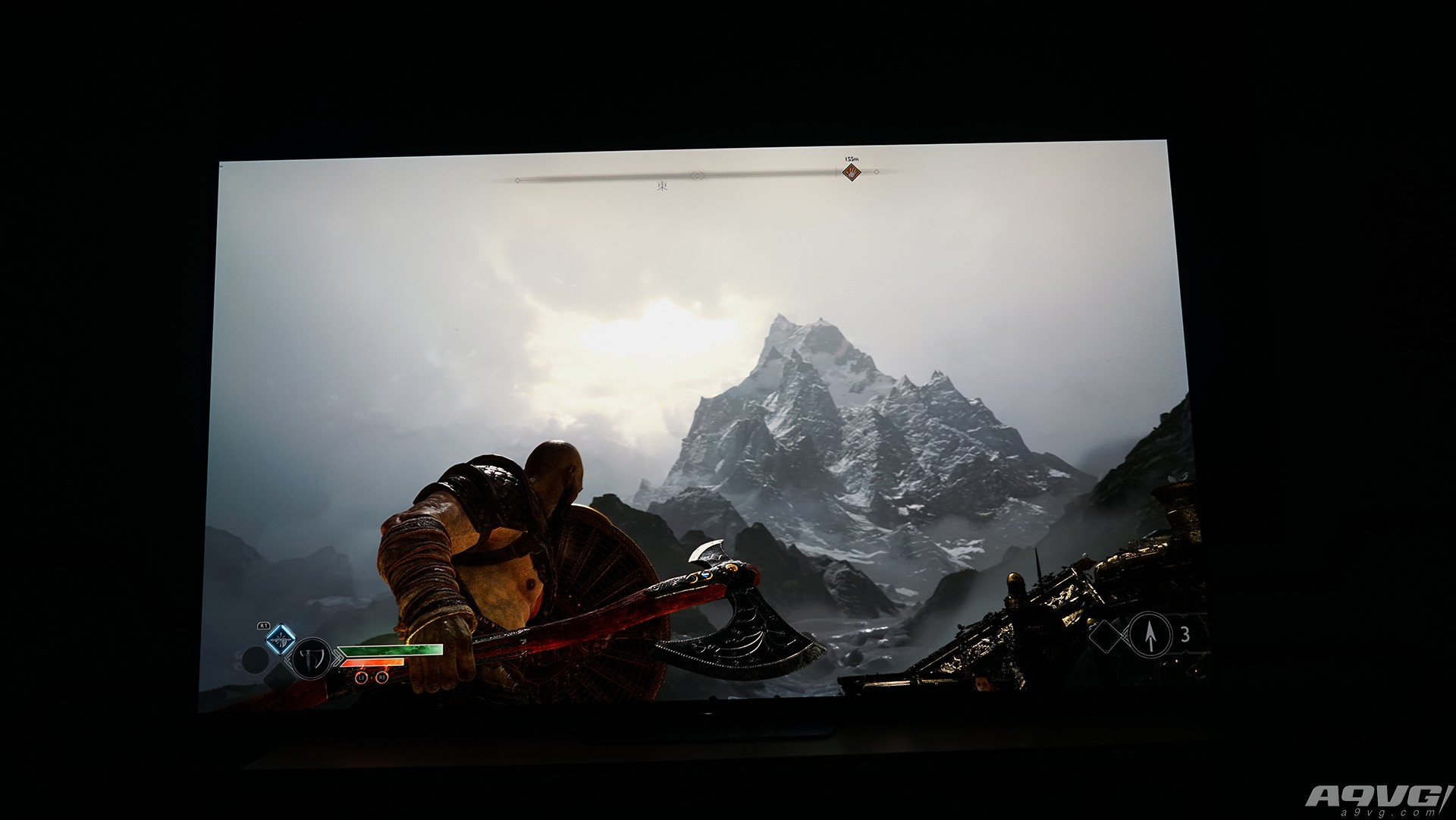This screenshot has width=1456, height=820.
Task: Click the orange handprint objective marker
Action: (x=852, y=173)
